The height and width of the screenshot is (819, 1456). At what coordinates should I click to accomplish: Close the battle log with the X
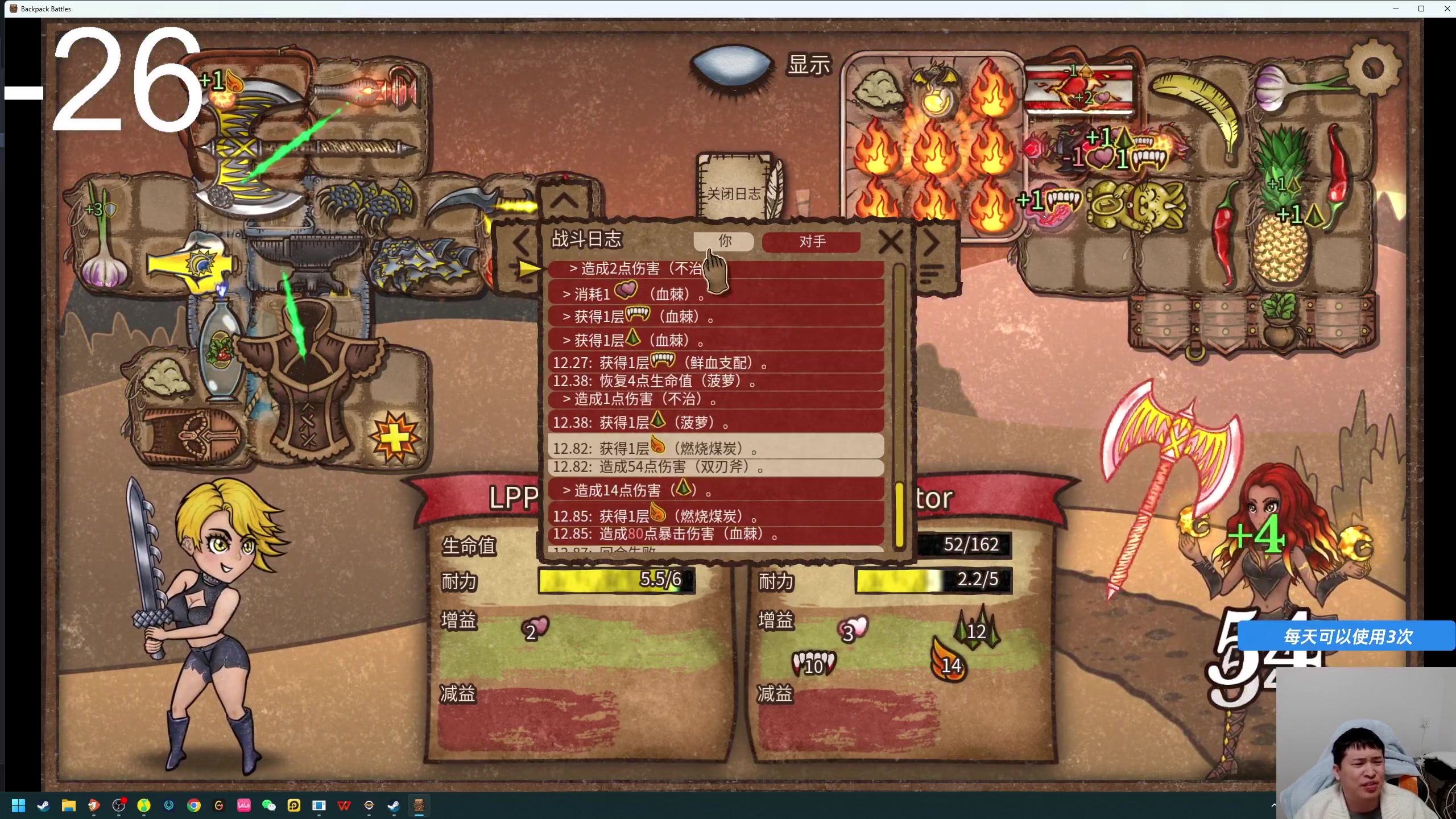[x=890, y=242]
